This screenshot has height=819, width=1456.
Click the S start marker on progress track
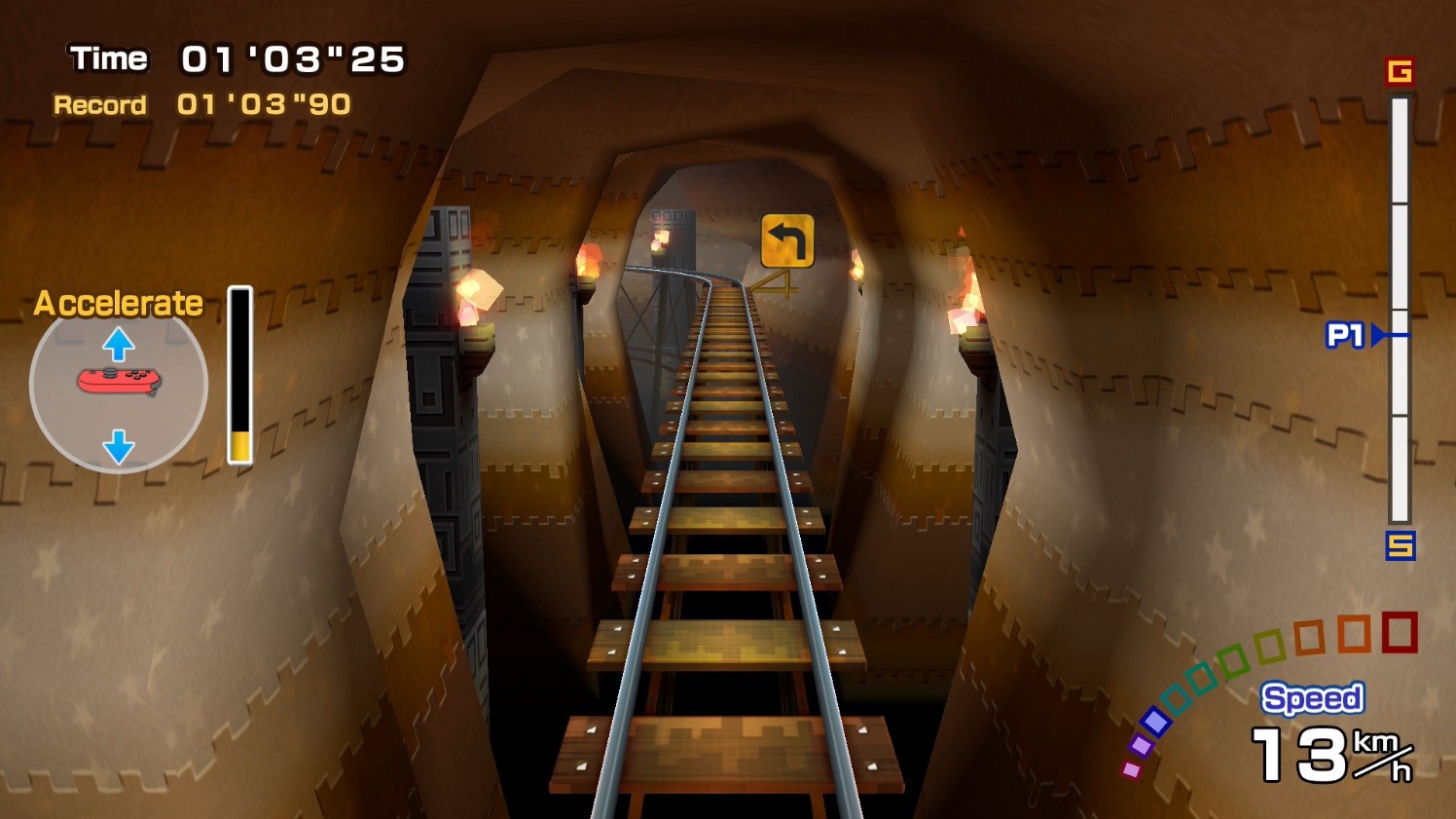1400,545
